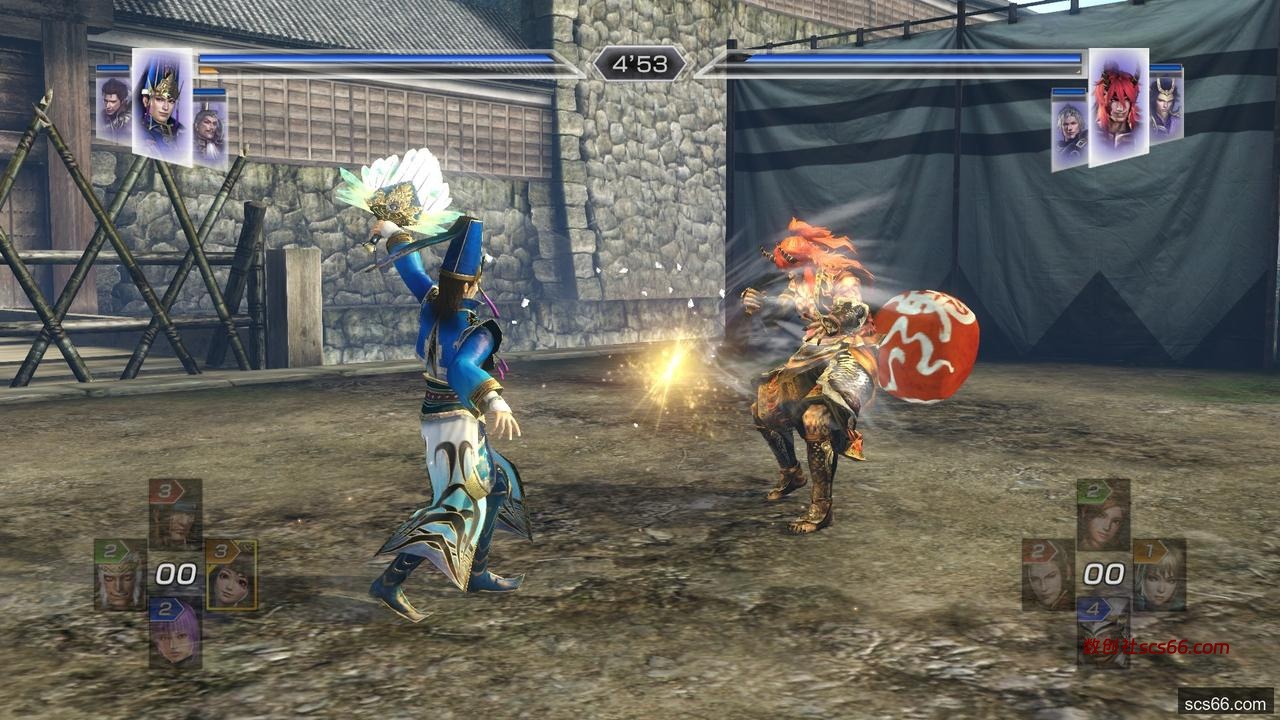Viewport: 1280px width, 720px height.
Task: Play the blue 2 purple-haired woman card
Action: [x=175, y=633]
